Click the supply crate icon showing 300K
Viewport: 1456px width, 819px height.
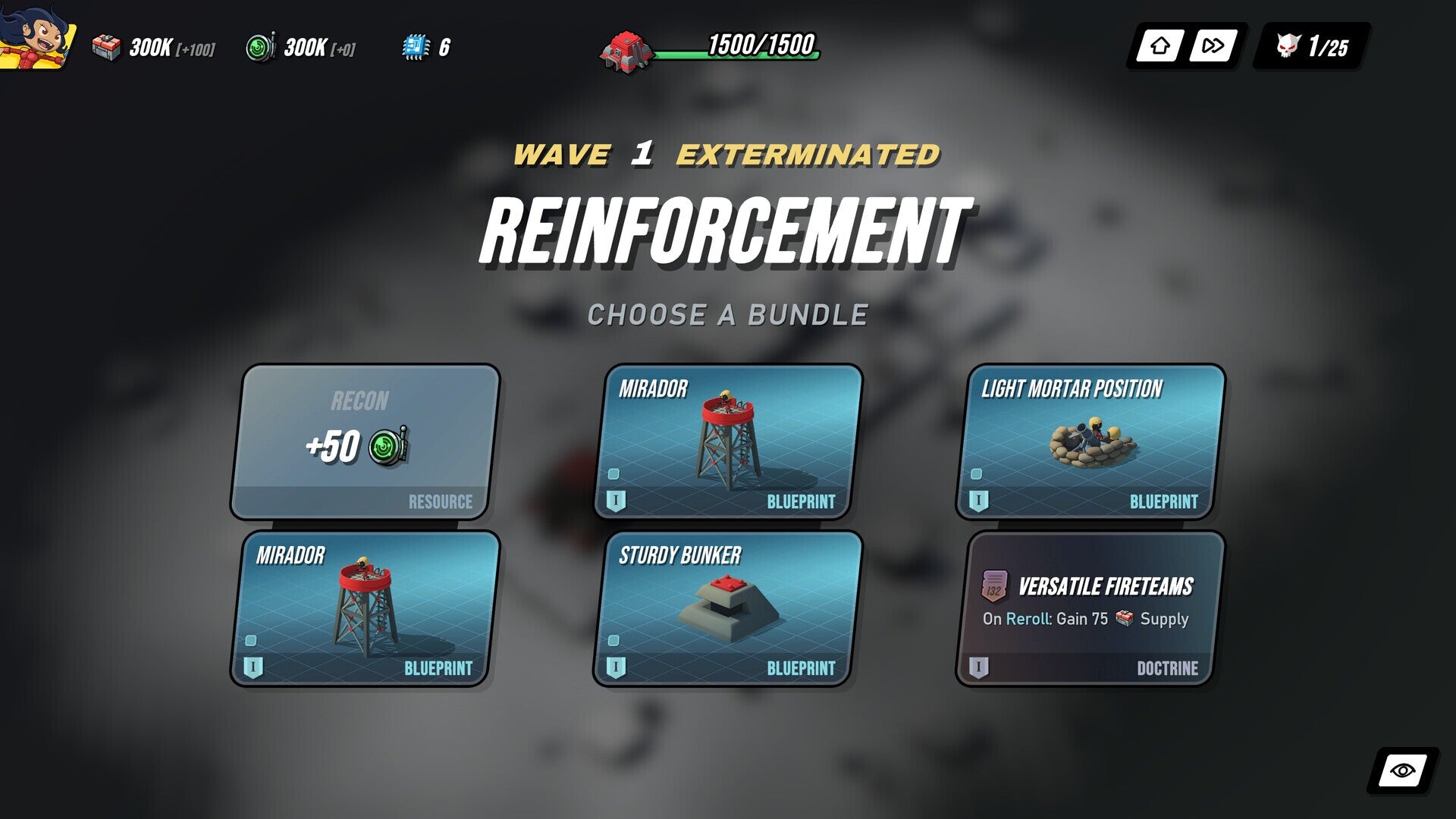point(108,48)
